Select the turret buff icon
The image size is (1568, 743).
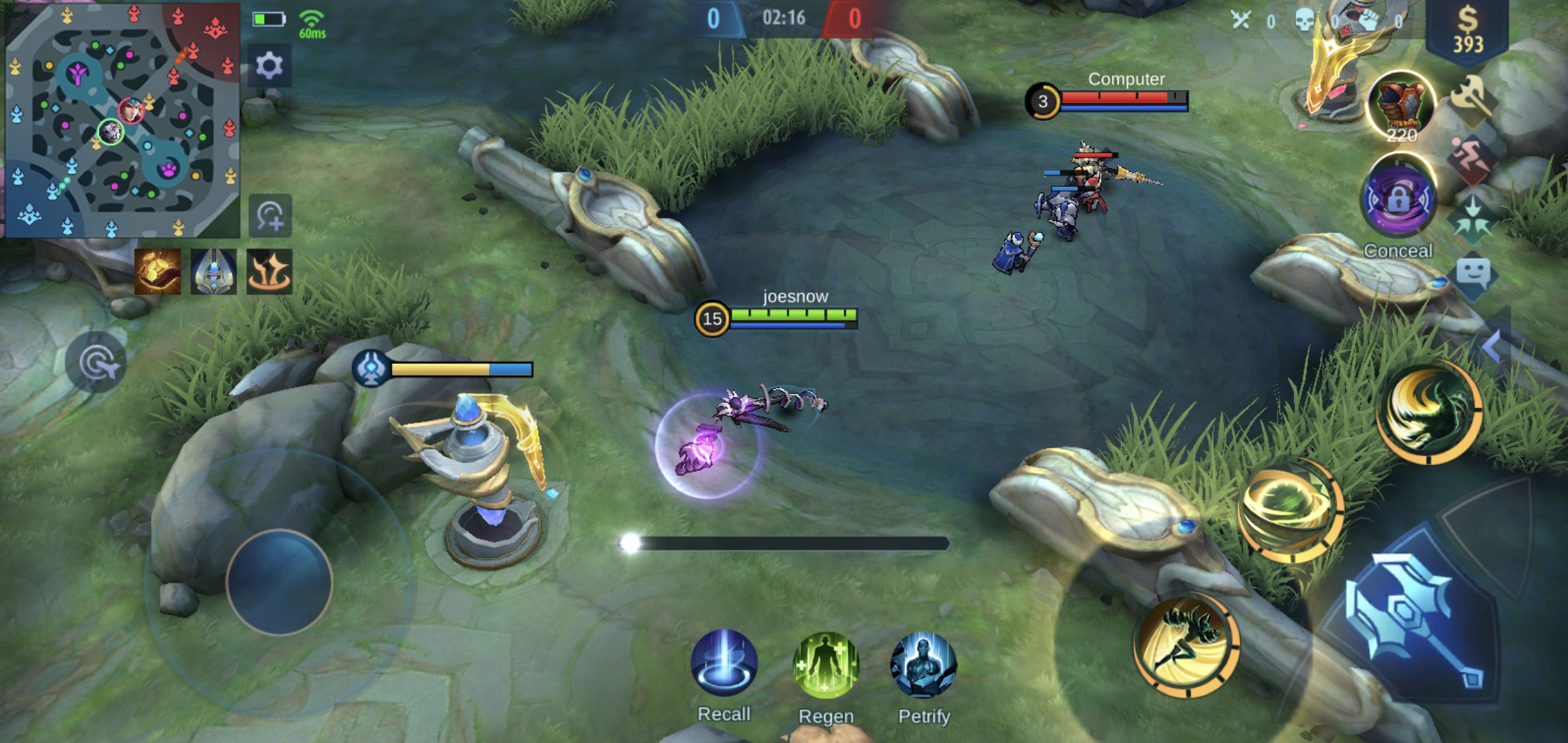[213, 272]
